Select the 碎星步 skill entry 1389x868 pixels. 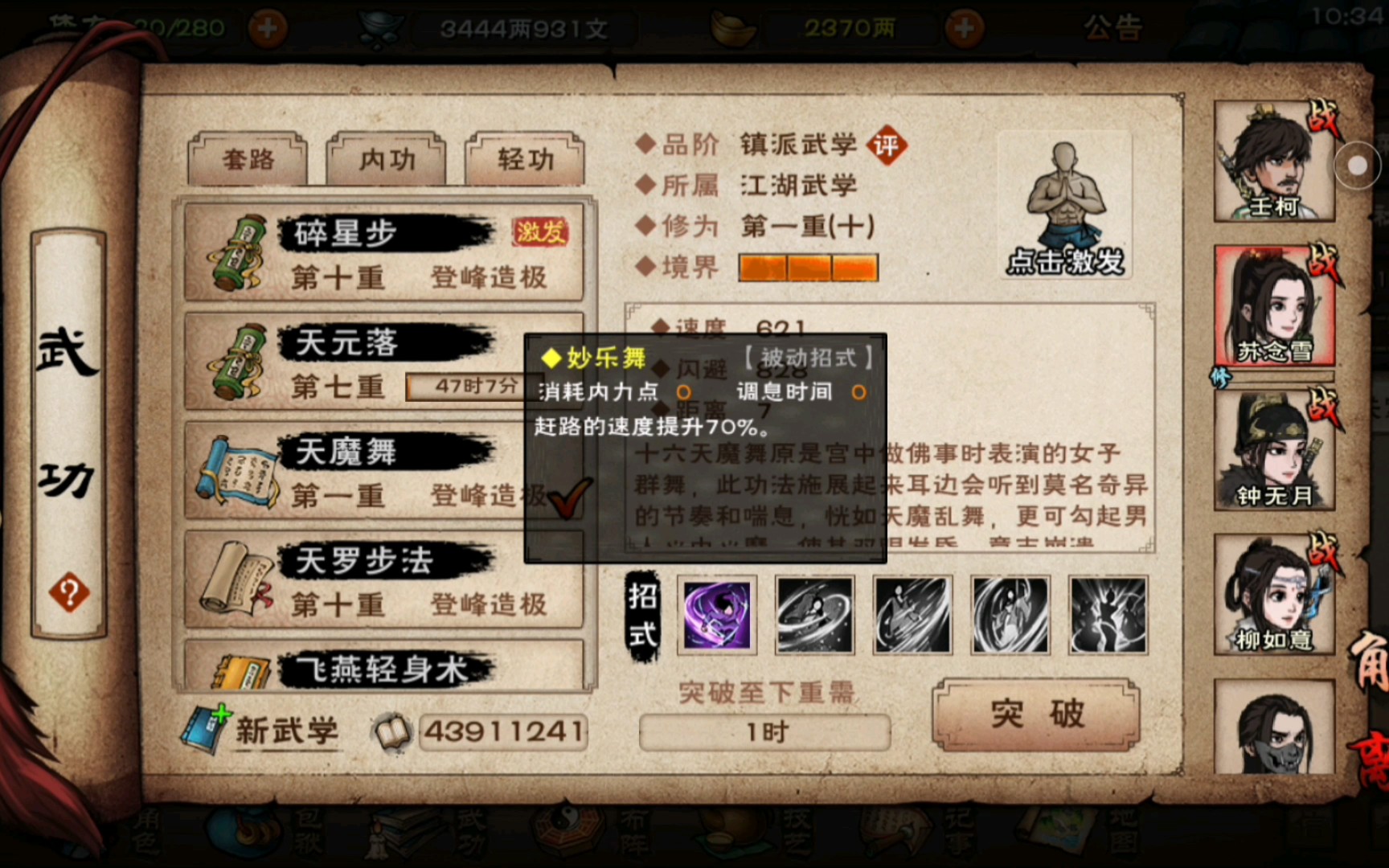[384, 254]
